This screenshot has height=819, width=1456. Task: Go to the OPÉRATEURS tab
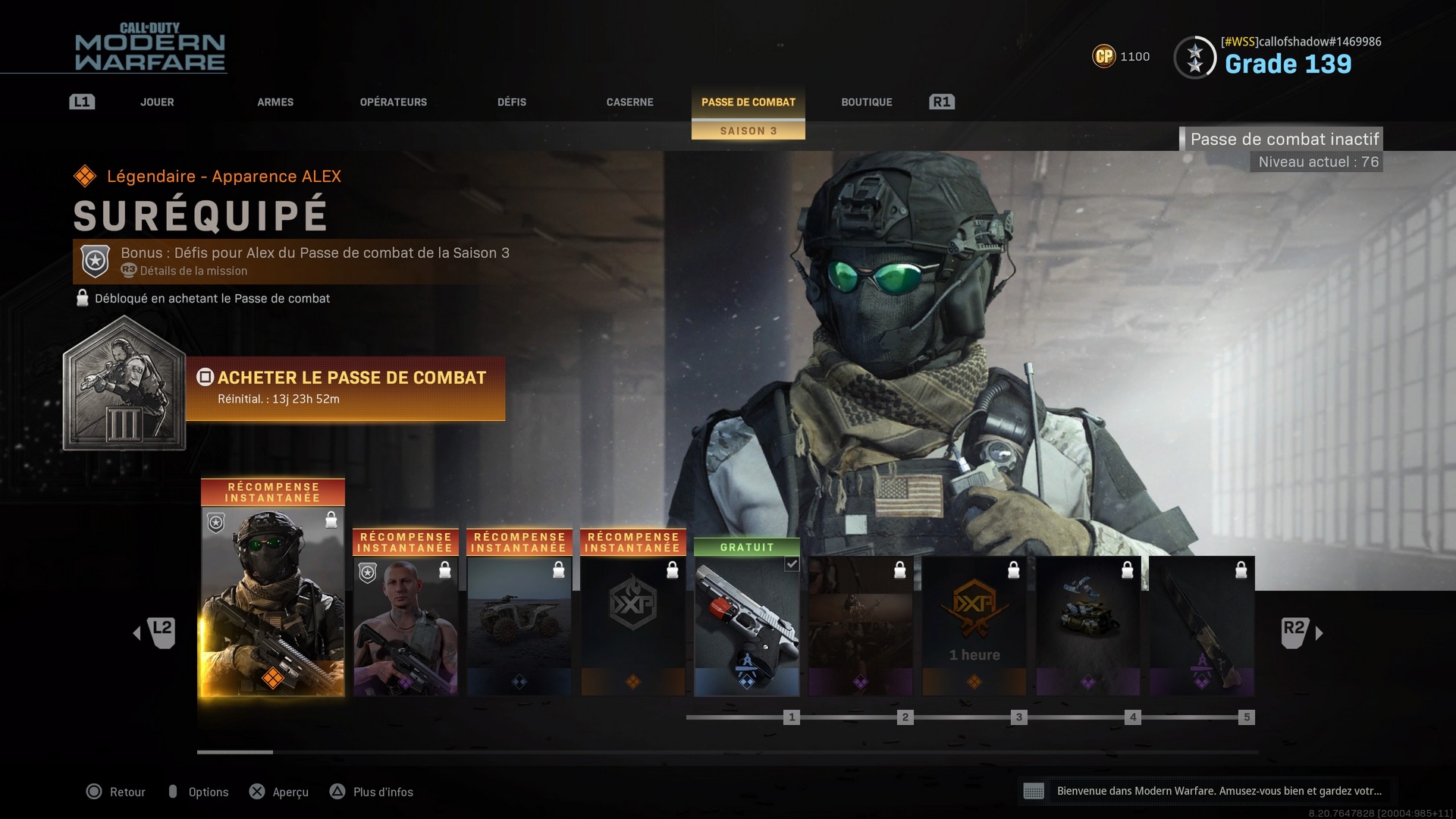(x=393, y=102)
